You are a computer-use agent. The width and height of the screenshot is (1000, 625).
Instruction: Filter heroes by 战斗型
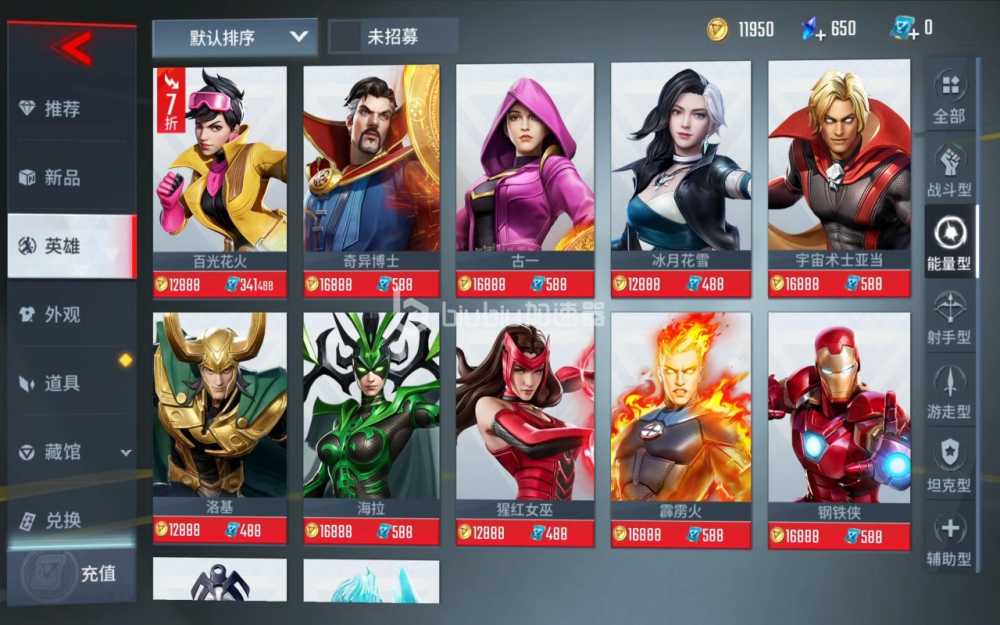(949, 171)
